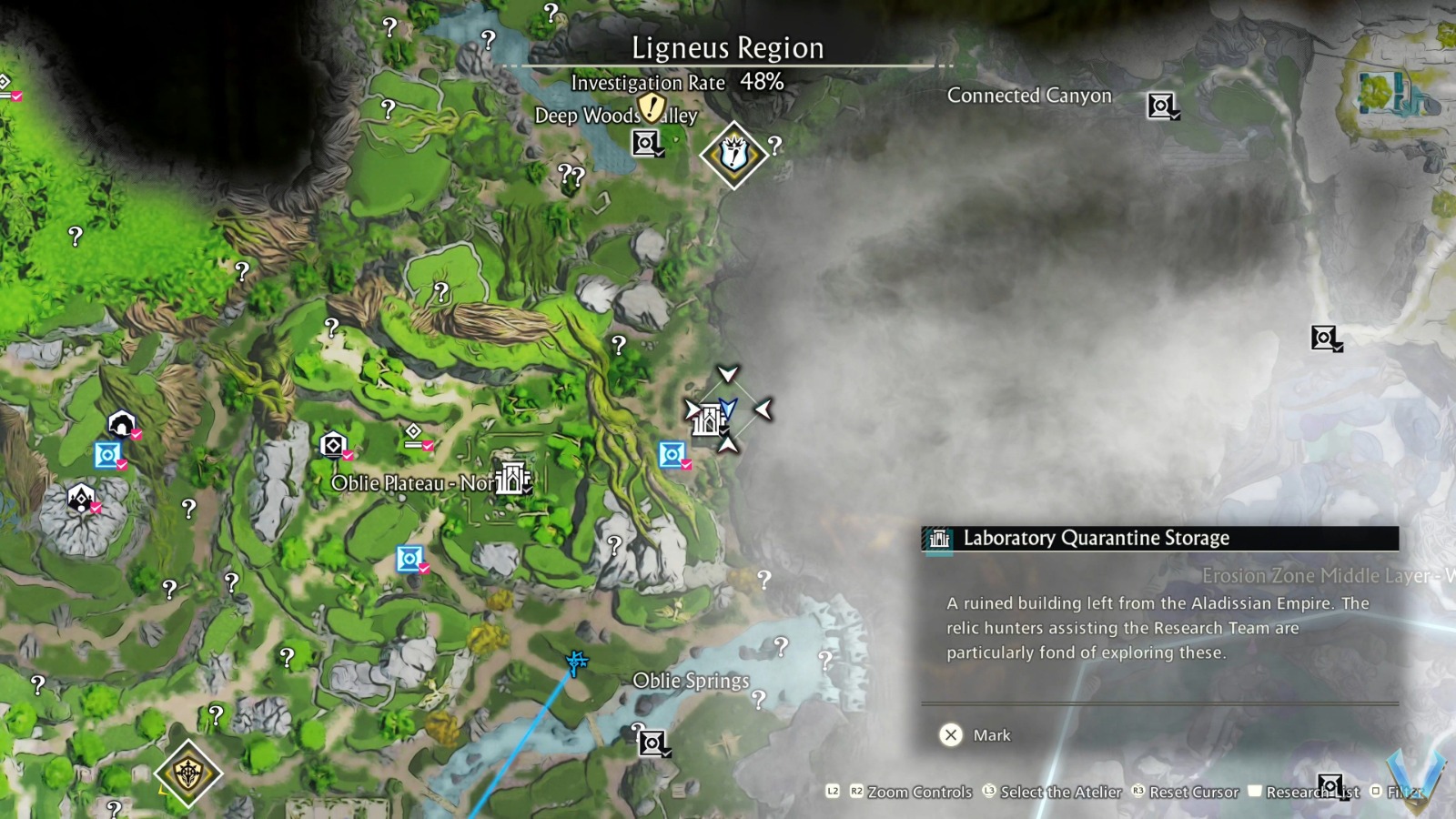1456x819 pixels.
Task: Click the ruins icon at Connected Canyon
Action: (x=1162, y=106)
